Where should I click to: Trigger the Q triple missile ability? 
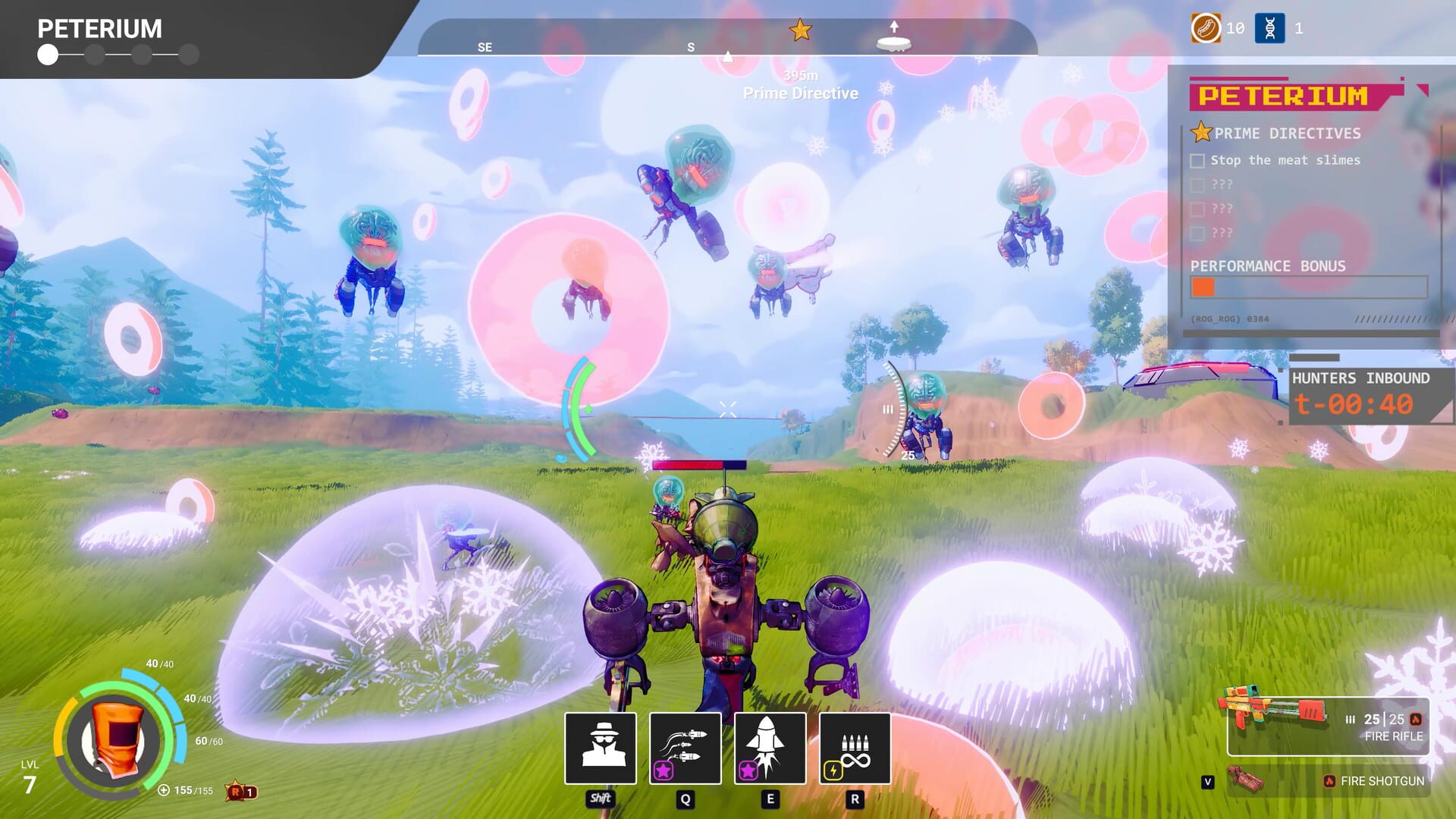685,749
